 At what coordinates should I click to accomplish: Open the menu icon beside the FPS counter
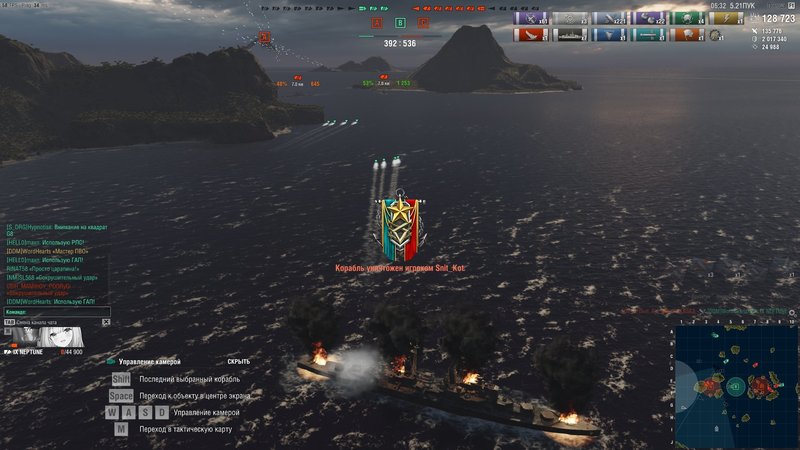(789, 6)
